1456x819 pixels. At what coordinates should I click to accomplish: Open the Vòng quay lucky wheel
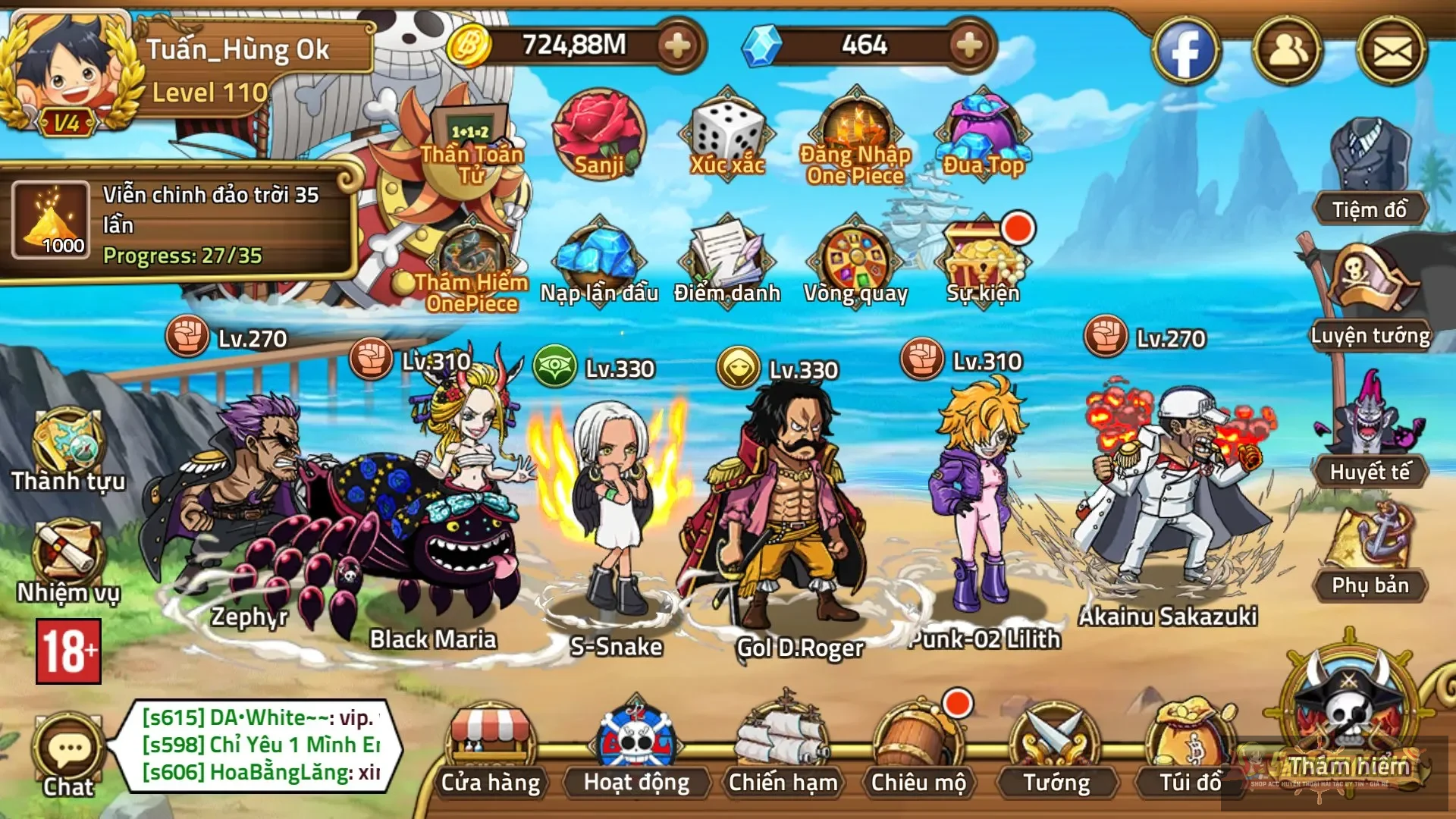click(855, 254)
